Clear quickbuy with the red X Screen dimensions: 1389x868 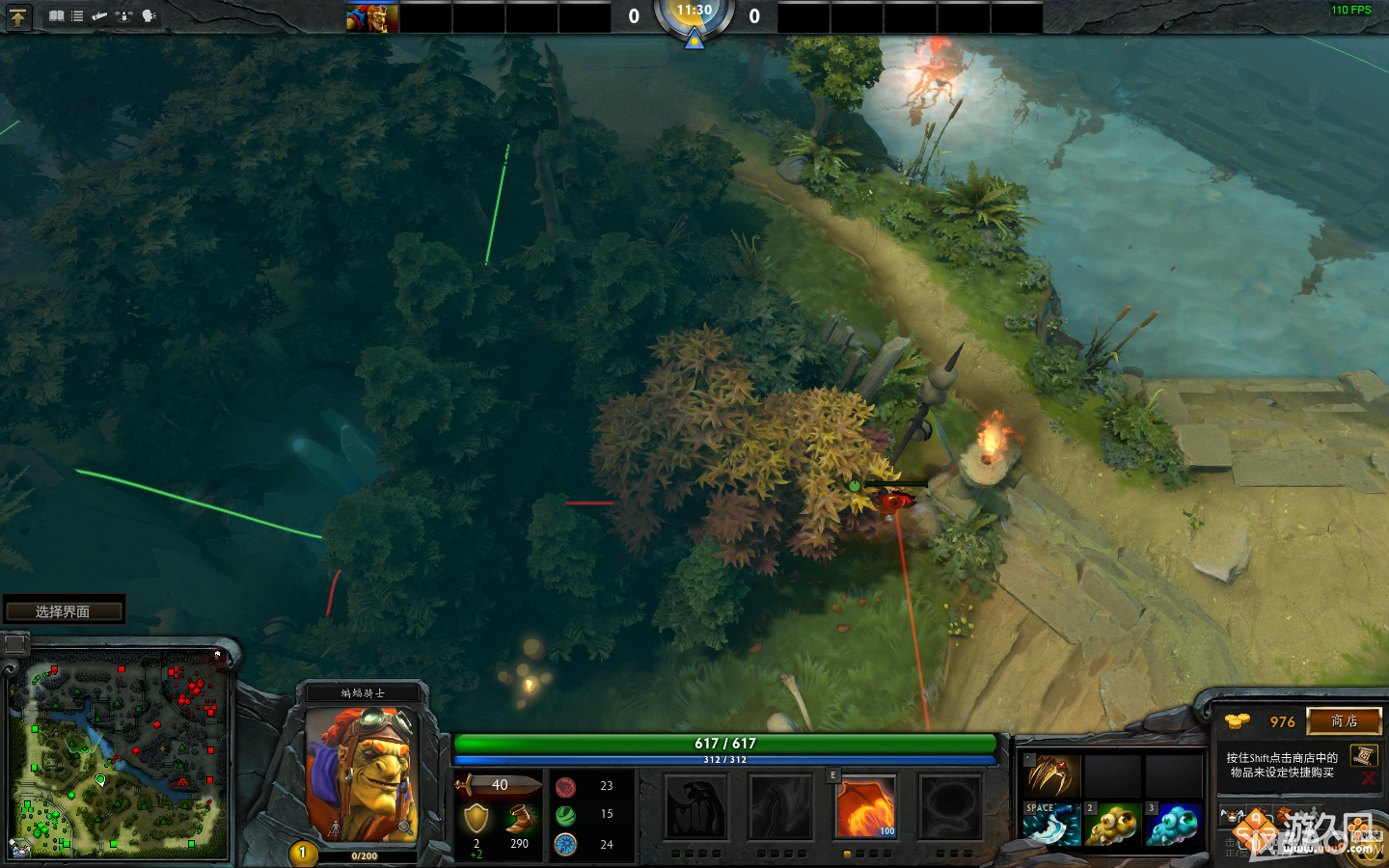1368,778
